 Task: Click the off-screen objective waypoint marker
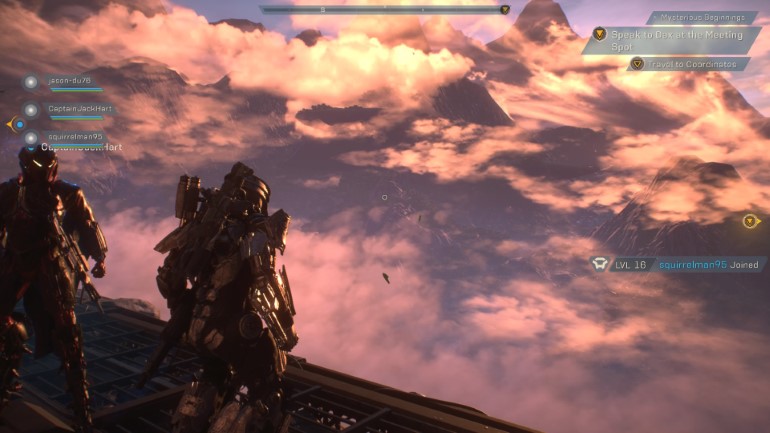click(x=750, y=221)
